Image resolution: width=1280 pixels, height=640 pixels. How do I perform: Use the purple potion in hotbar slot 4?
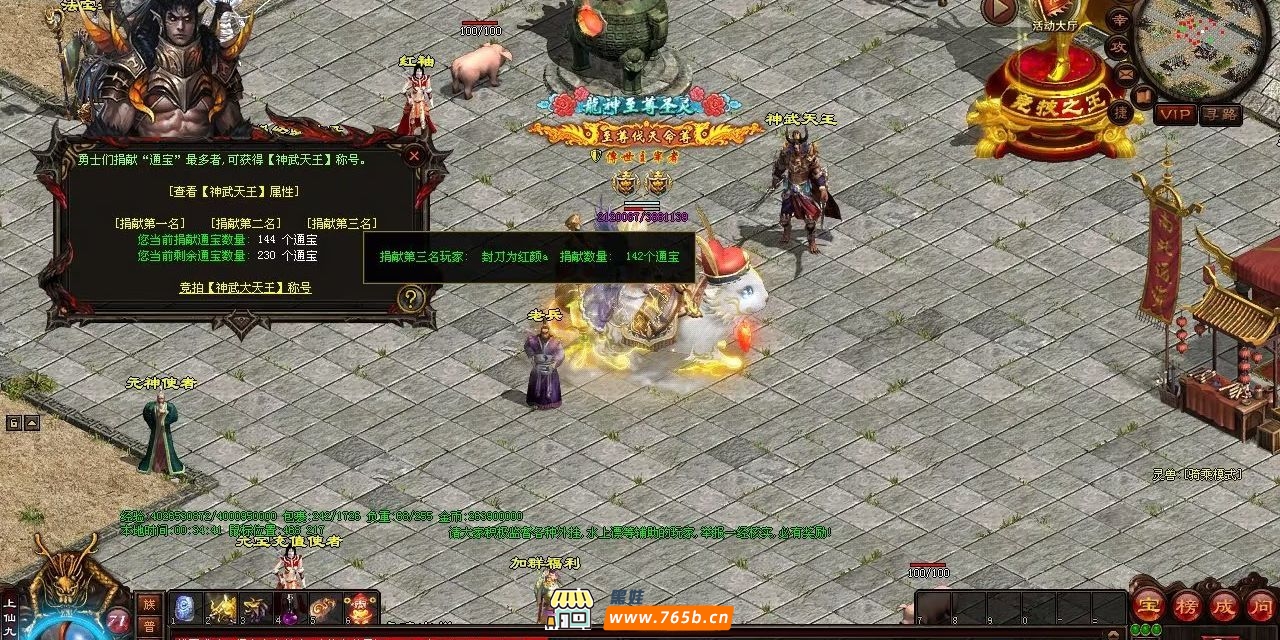pos(291,608)
